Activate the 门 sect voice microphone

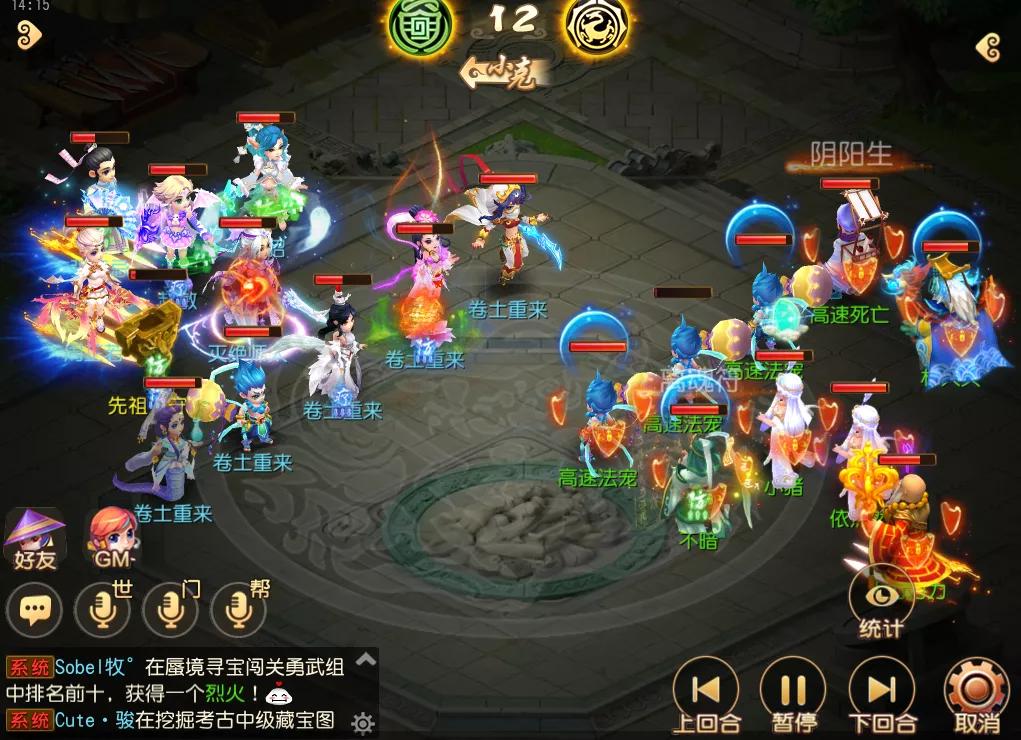pos(170,609)
